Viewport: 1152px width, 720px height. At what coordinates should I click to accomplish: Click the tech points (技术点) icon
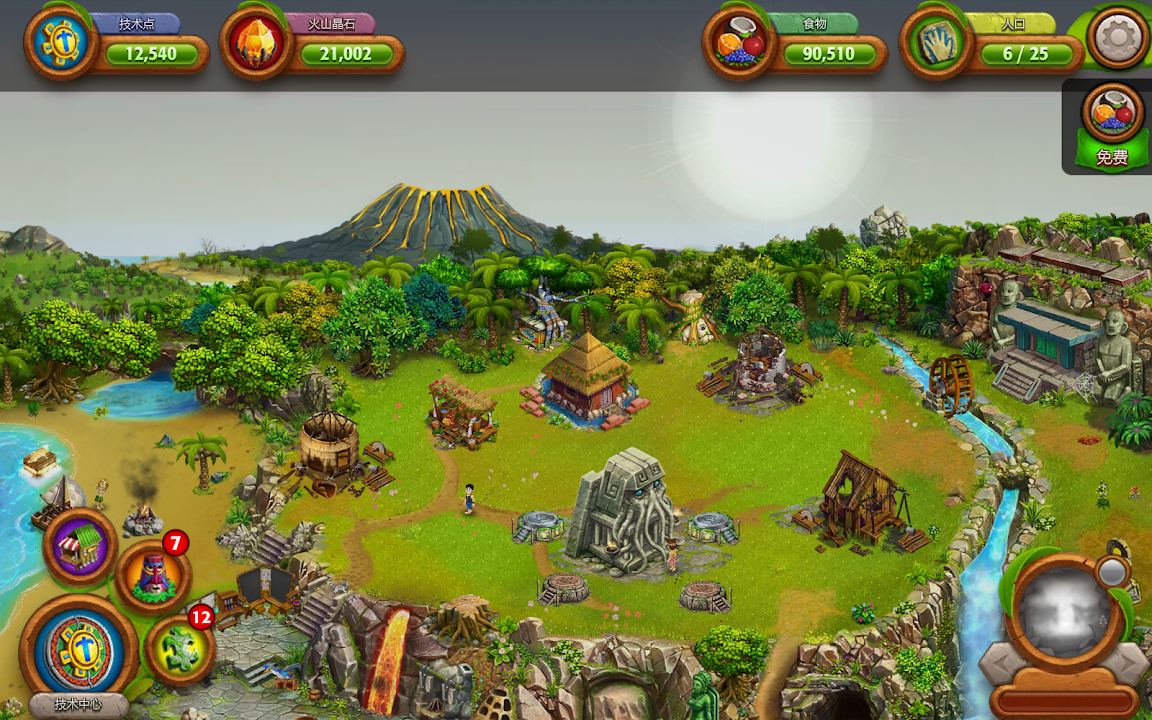(61, 42)
